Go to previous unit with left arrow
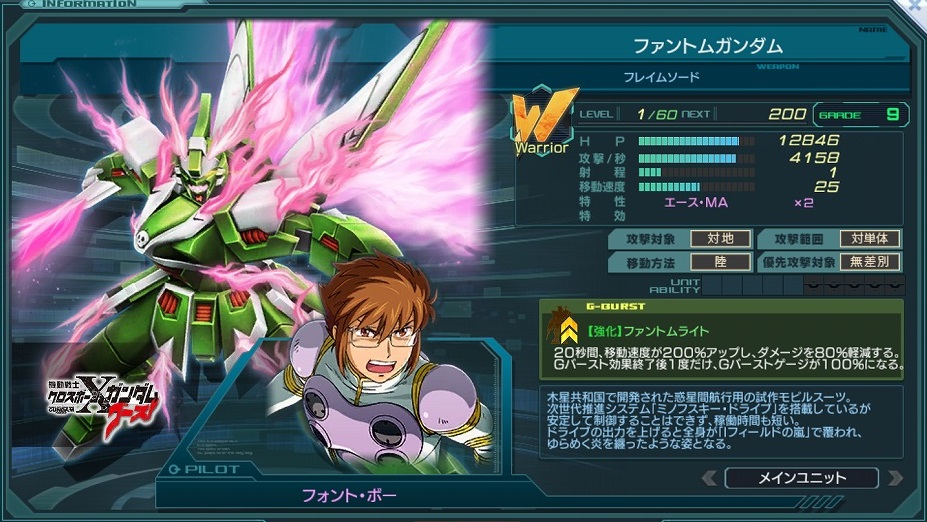This screenshot has width=927, height=522. pyautogui.click(x=709, y=478)
